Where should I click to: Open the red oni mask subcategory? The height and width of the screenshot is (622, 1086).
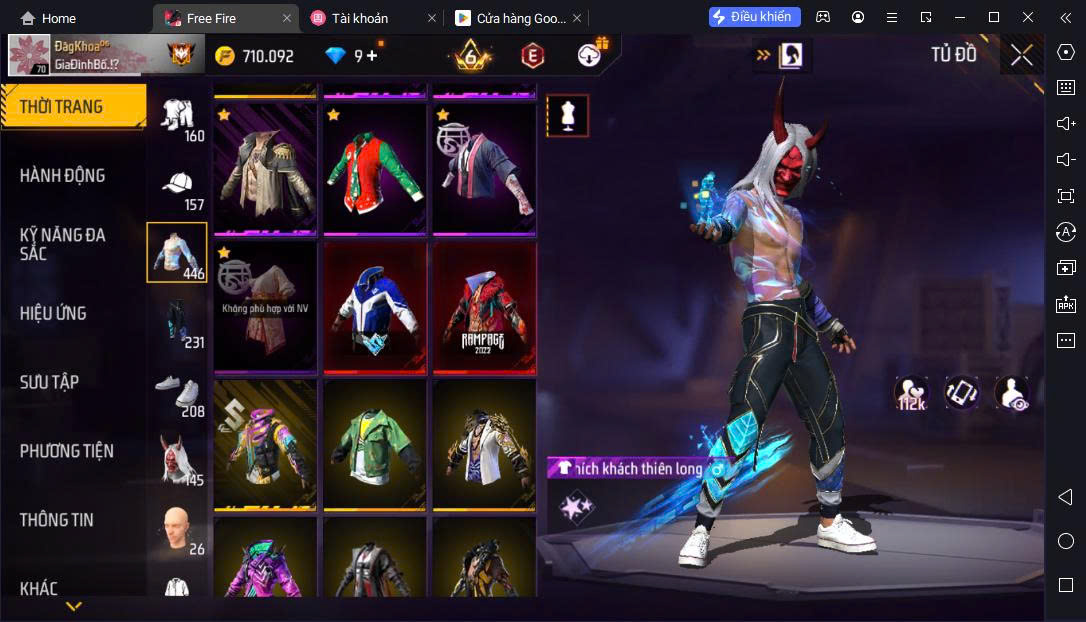178,462
